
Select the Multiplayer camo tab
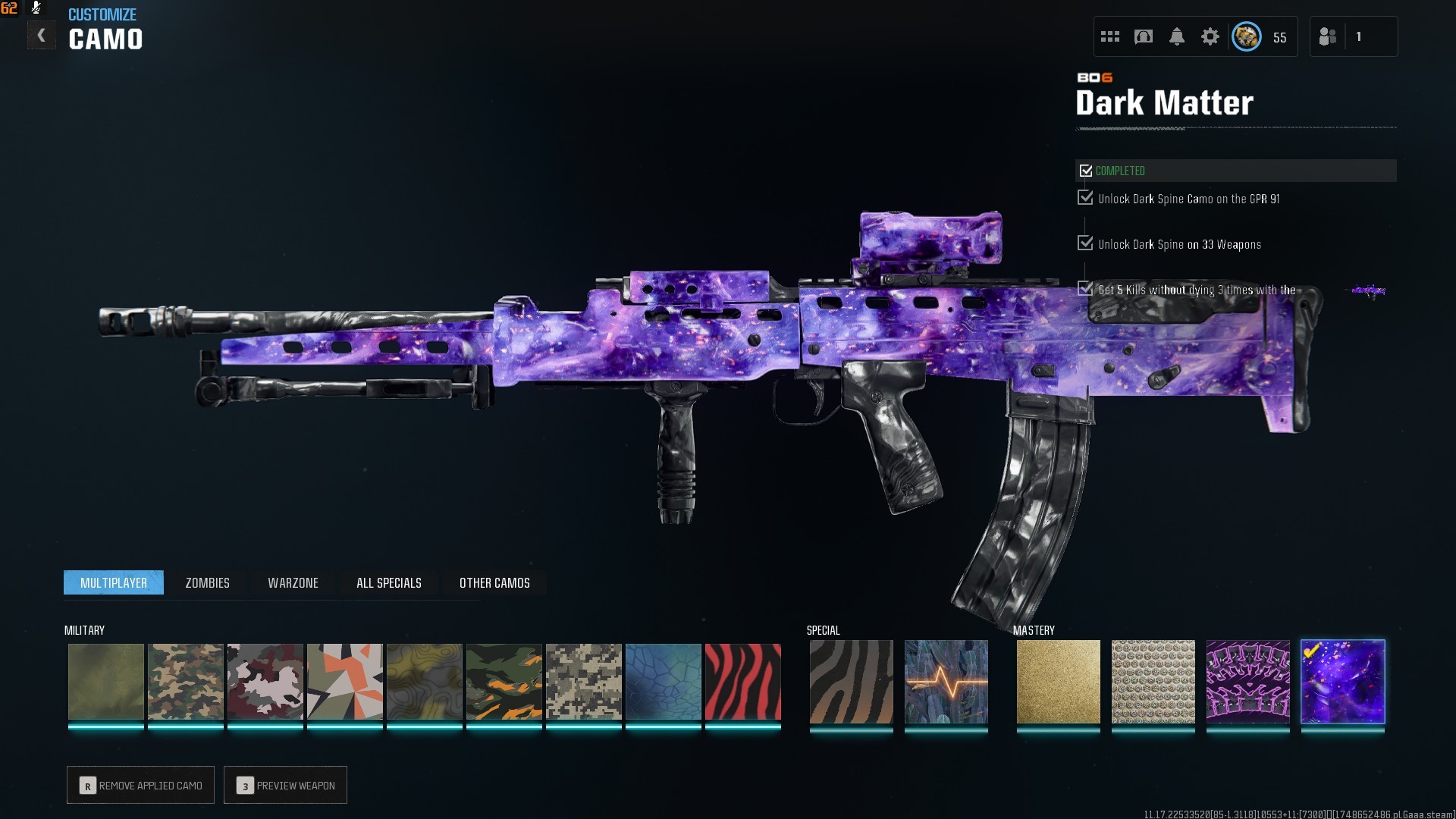(x=114, y=582)
